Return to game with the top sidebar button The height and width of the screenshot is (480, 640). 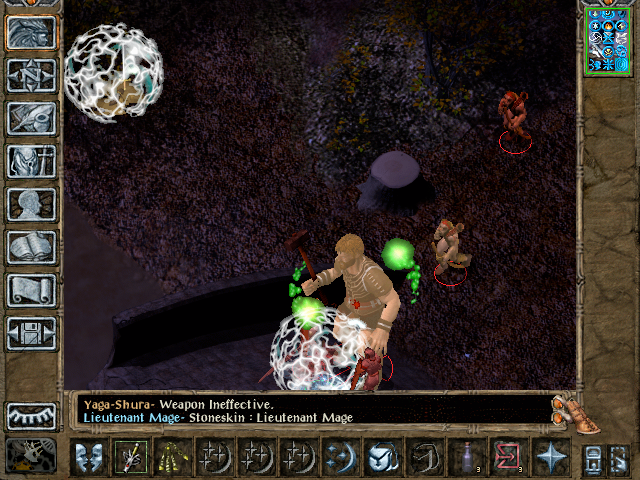click(32, 33)
